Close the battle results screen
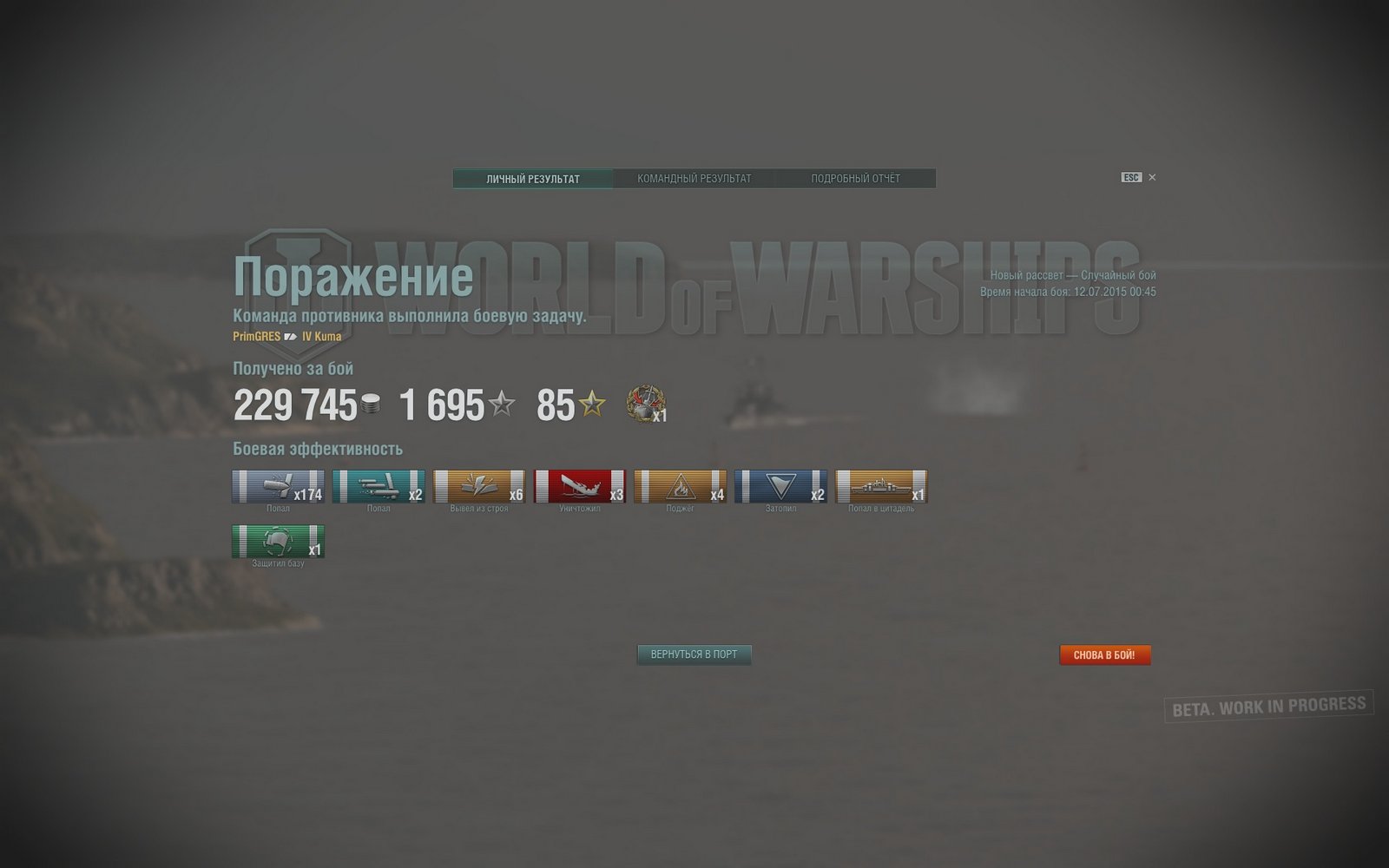The height and width of the screenshot is (868, 1389). pyautogui.click(x=1152, y=178)
